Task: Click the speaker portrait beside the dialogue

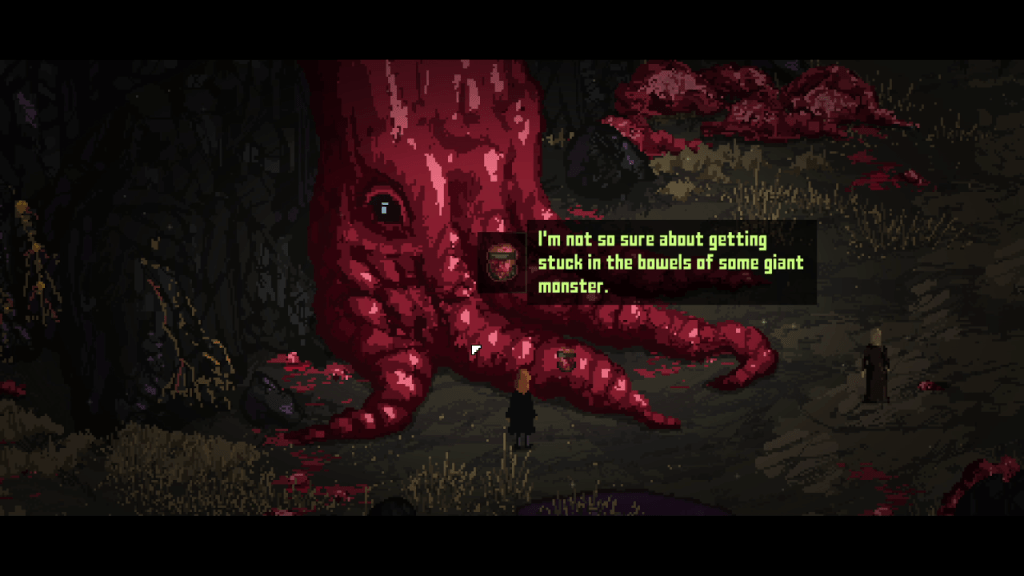Action: click(502, 263)
